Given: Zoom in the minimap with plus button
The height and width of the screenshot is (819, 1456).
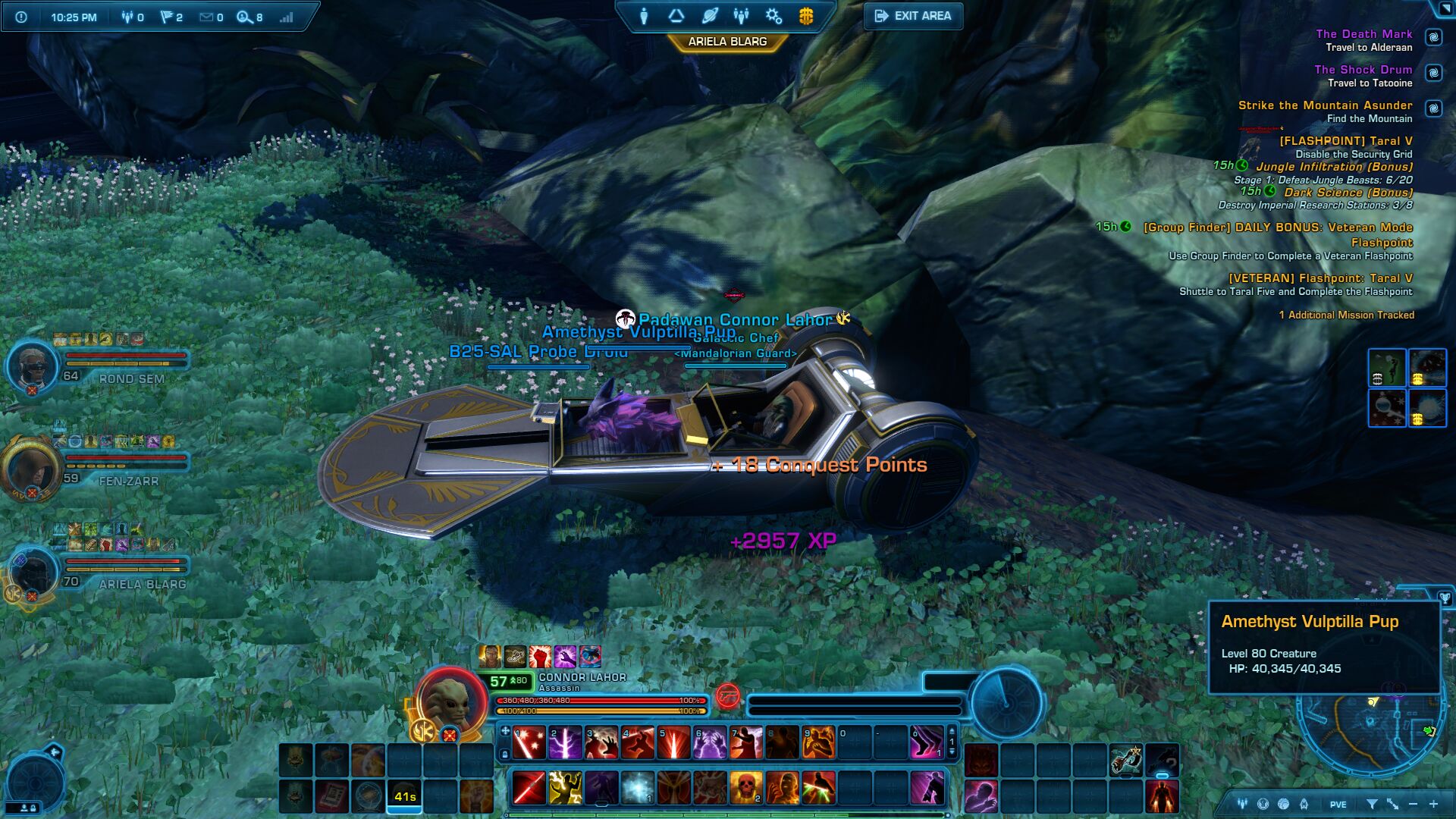Looking at the screenshot, I should point(1433,804).
